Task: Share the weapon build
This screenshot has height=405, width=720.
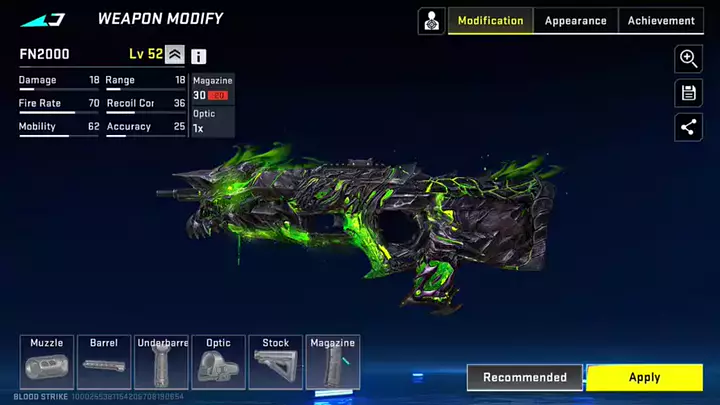Action: [688, 127]
